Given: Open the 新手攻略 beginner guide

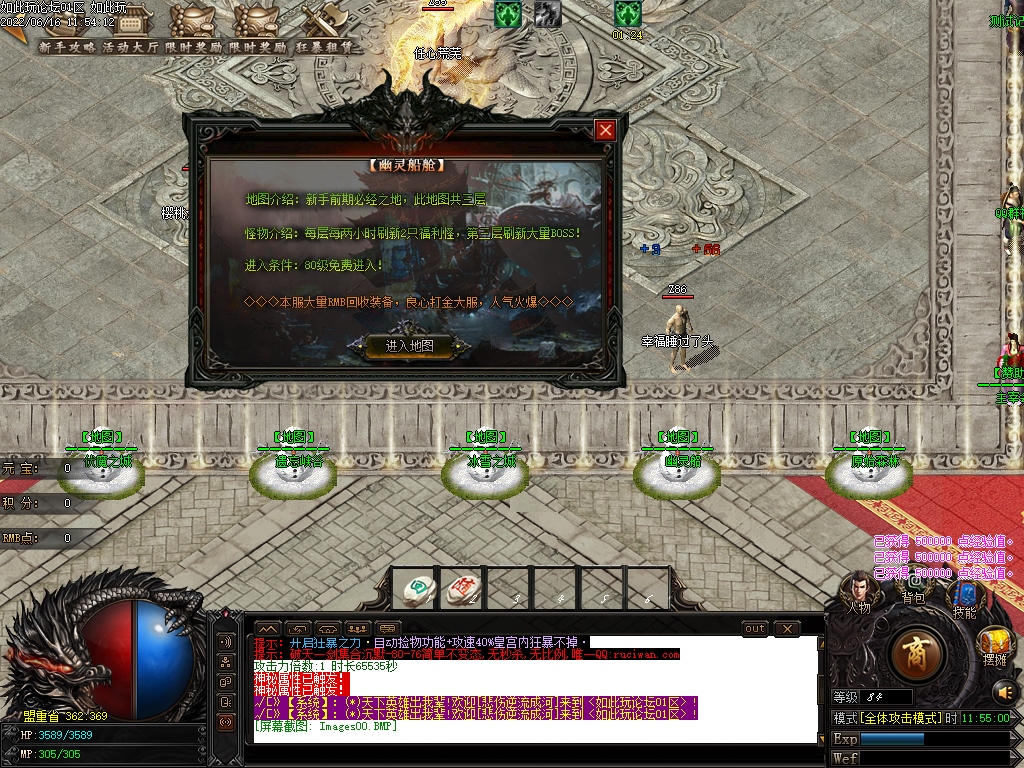Looking at the screenshot, I should [x=67, y=47].
